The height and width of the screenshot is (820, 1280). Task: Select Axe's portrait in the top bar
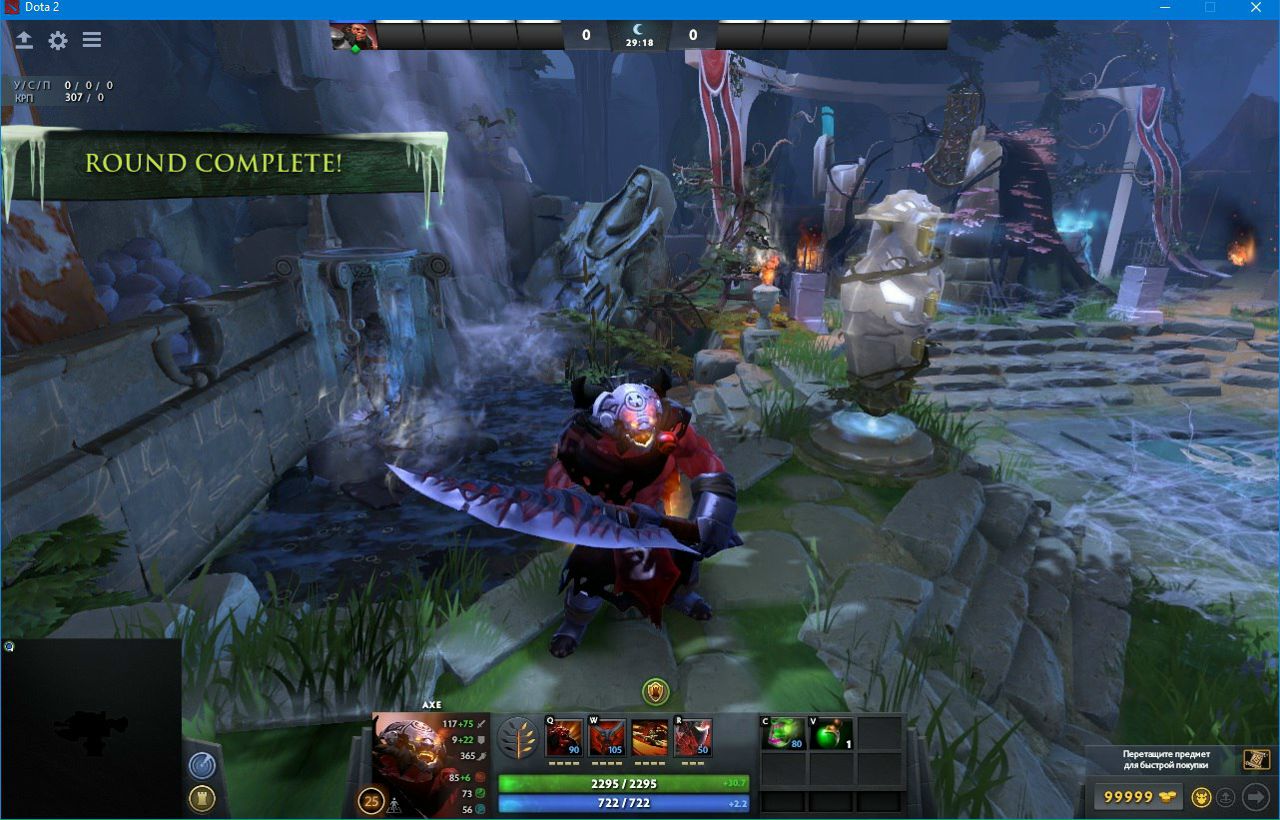pyautogui.click(x=354, y=35)
